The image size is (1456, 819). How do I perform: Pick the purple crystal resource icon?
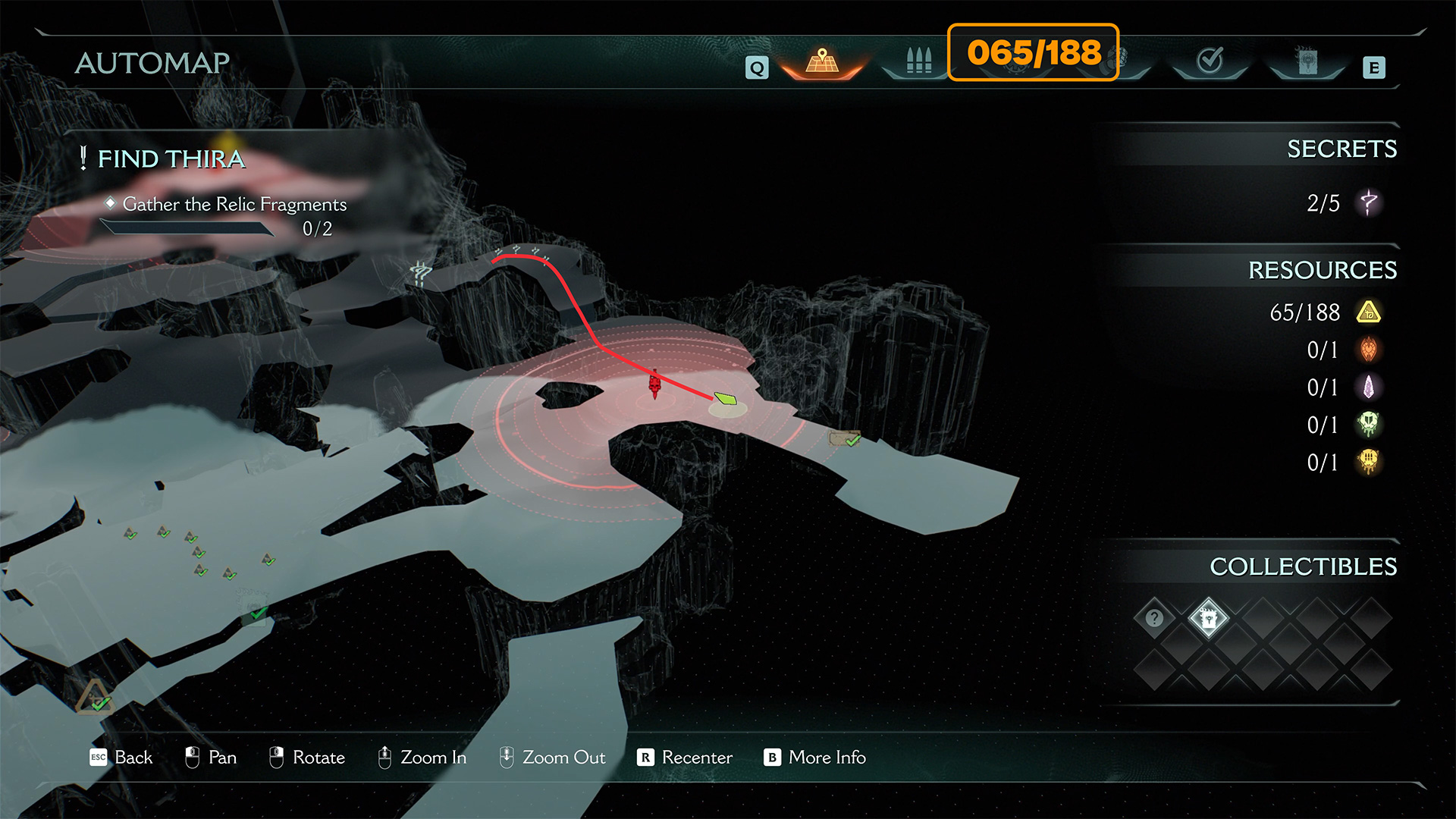(1368, 388)
